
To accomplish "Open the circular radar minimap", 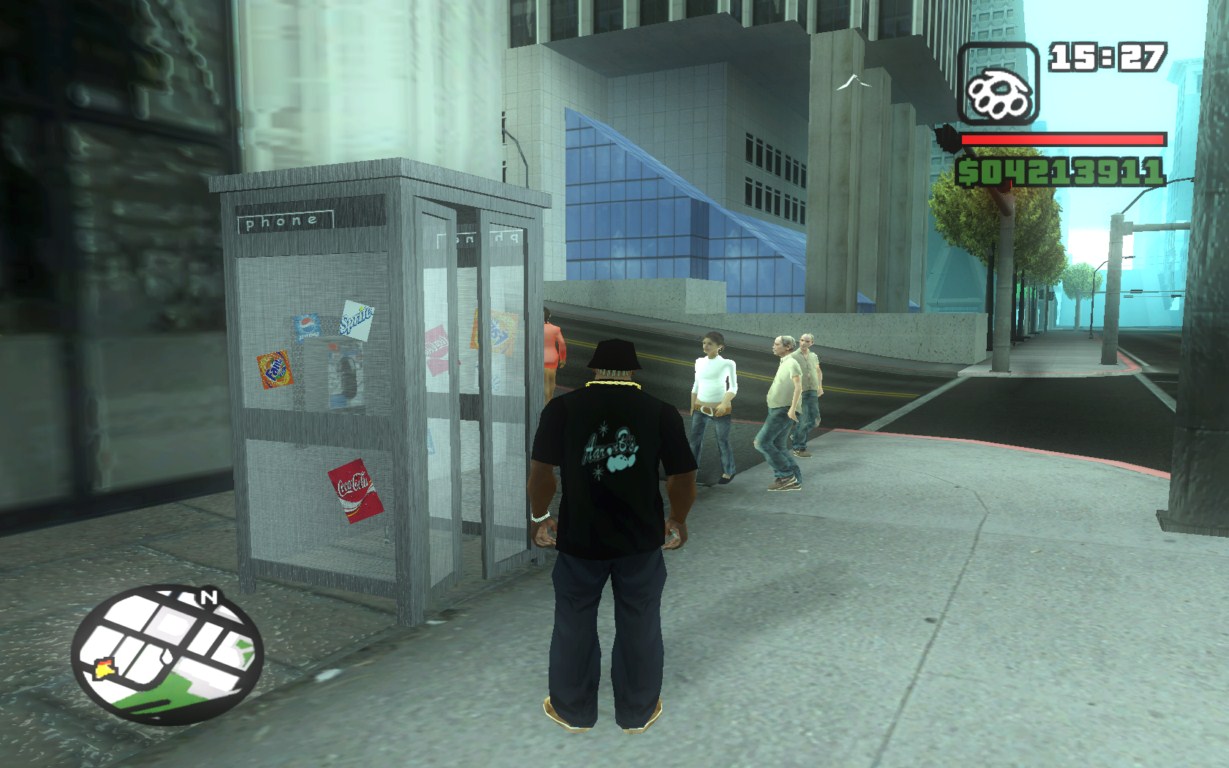I will (167, 654).
